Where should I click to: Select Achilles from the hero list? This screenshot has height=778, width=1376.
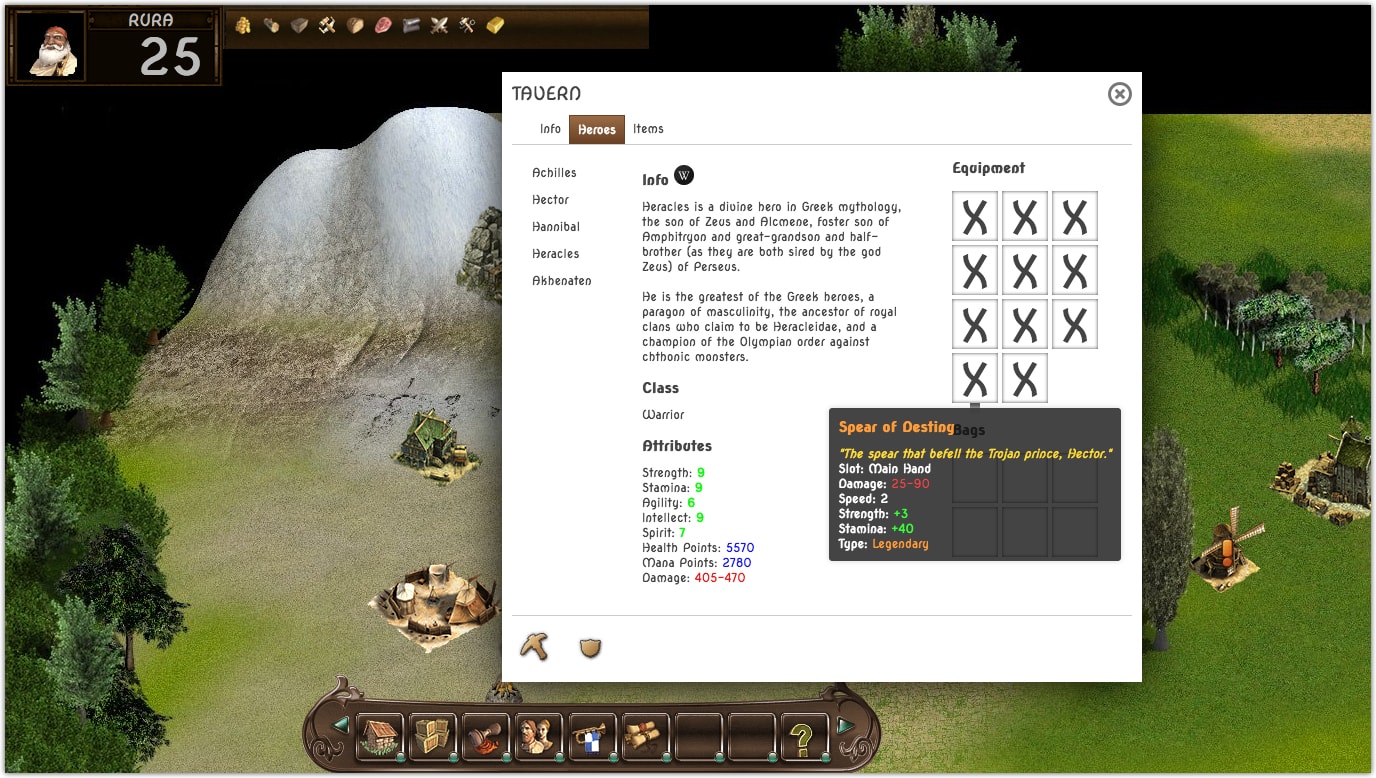click(554, 173)
